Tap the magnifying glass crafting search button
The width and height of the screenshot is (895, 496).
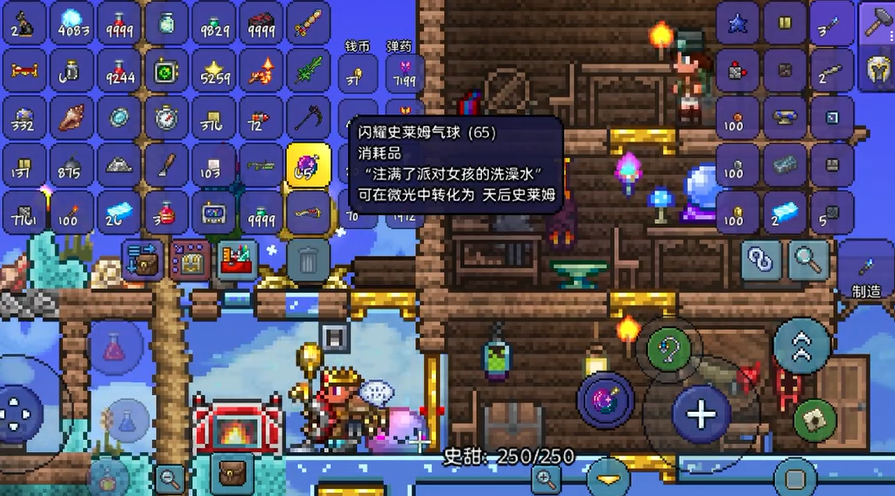pos(806,261)
